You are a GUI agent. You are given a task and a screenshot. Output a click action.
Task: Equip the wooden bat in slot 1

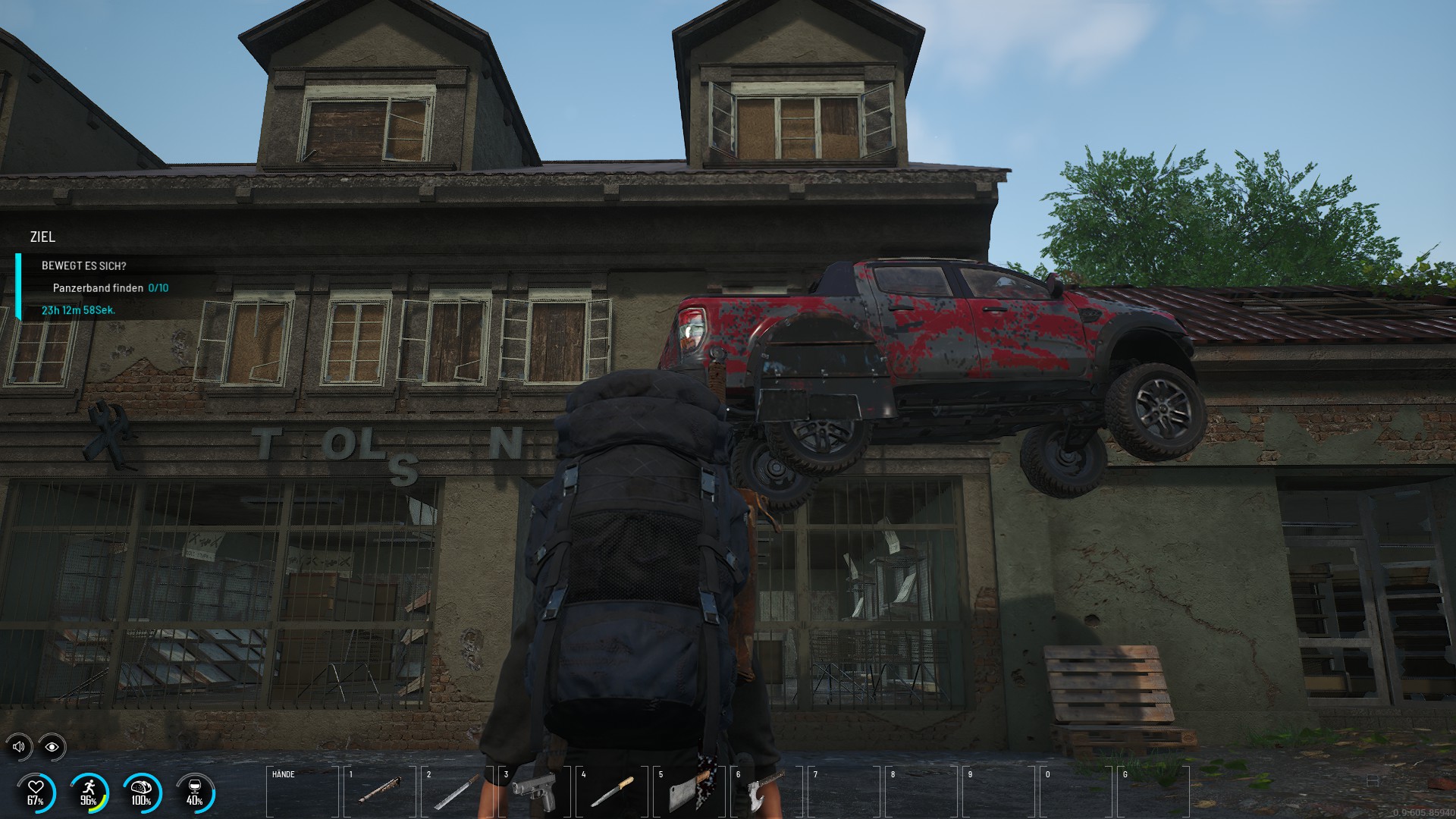tap(380, 792)
